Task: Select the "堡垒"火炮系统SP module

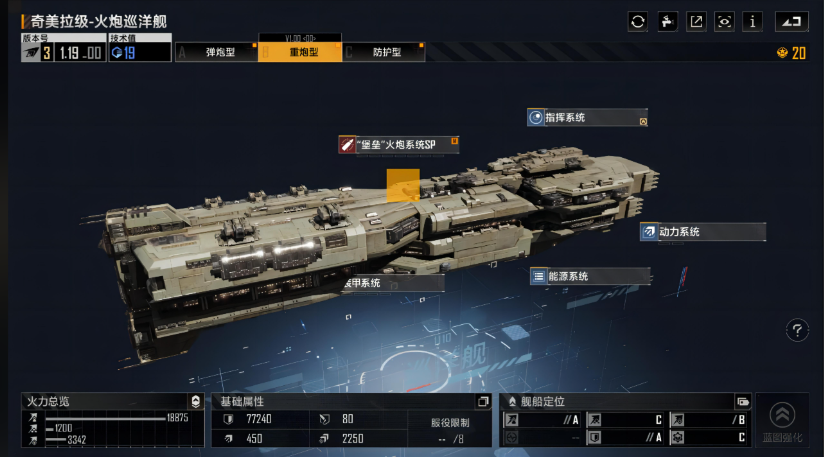Action: click(398, 145)
